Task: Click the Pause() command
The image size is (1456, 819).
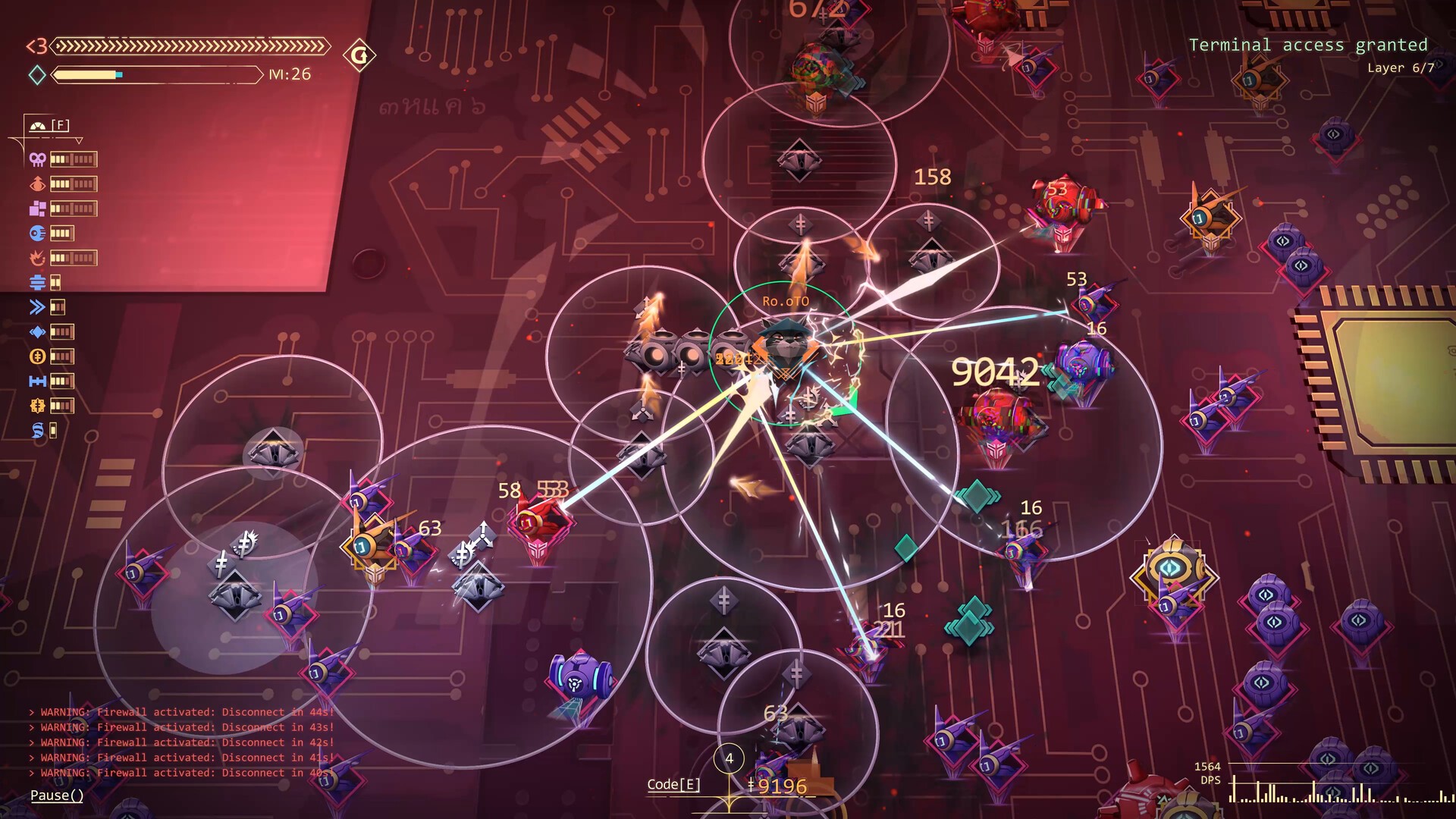Action: point(57,795)
